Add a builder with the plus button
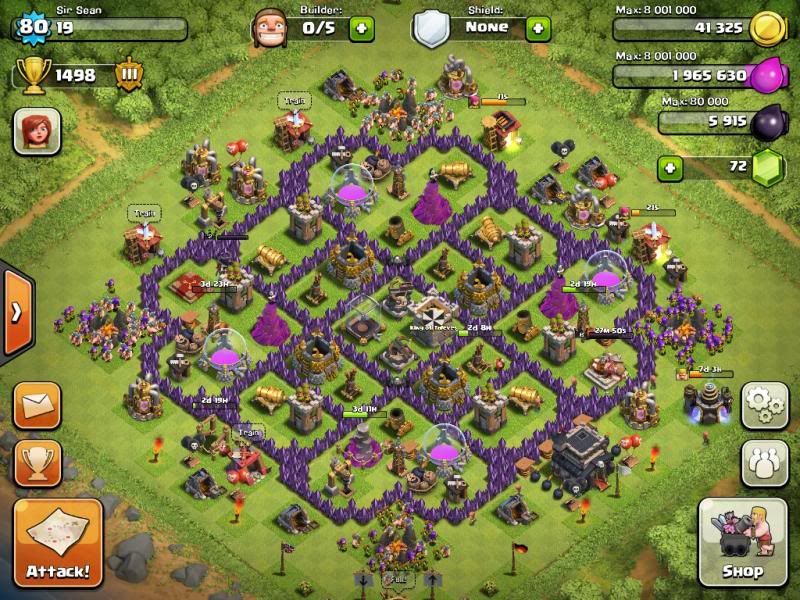Screen dimensions: 800x600 click(x=361, y=27)
